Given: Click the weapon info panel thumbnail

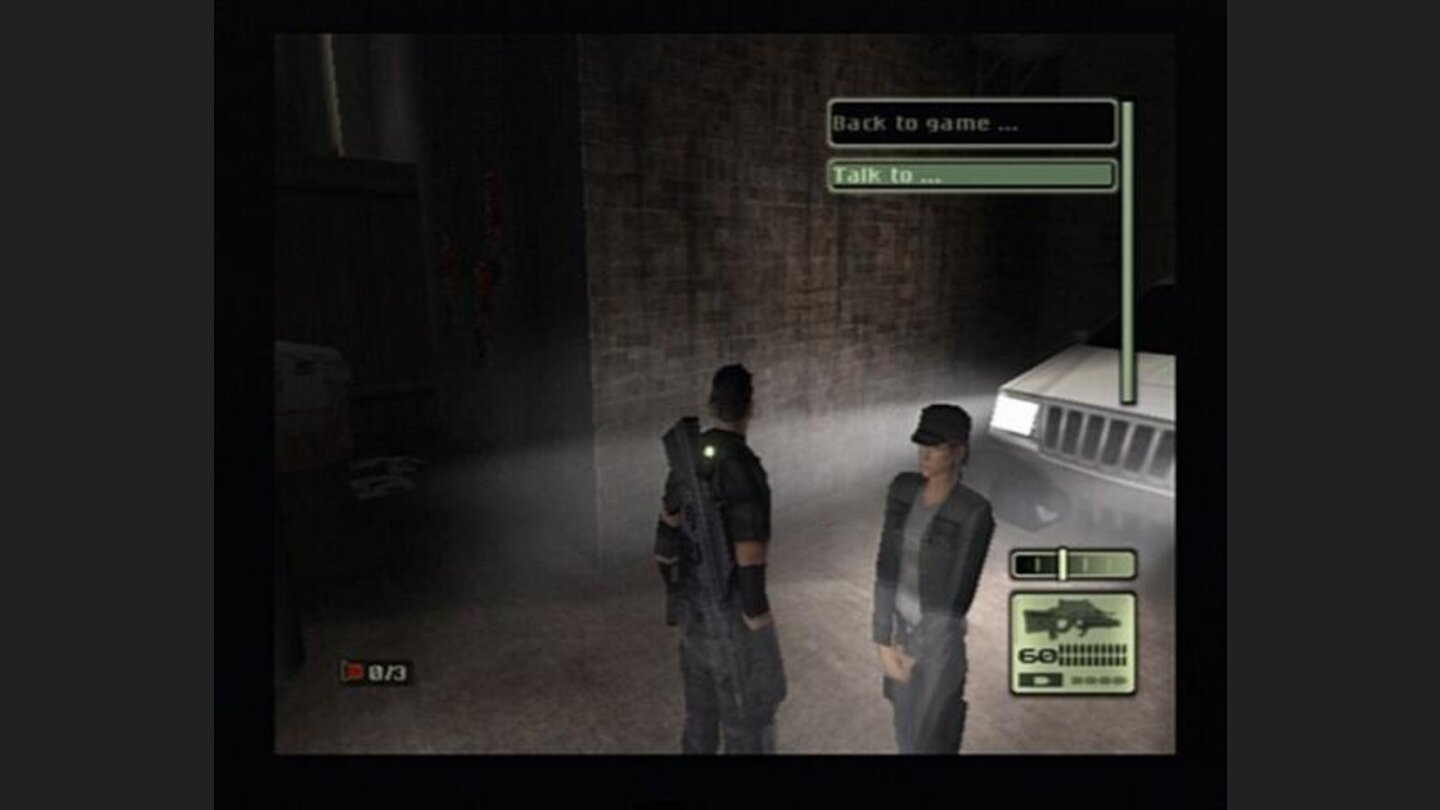Looking at the screenshot, I should pos(1075,640).
